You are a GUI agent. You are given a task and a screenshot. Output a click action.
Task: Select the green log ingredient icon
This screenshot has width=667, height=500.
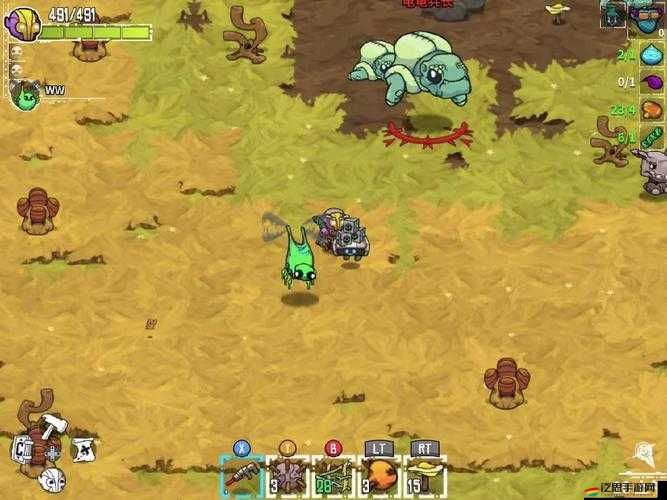coord(652,136)
